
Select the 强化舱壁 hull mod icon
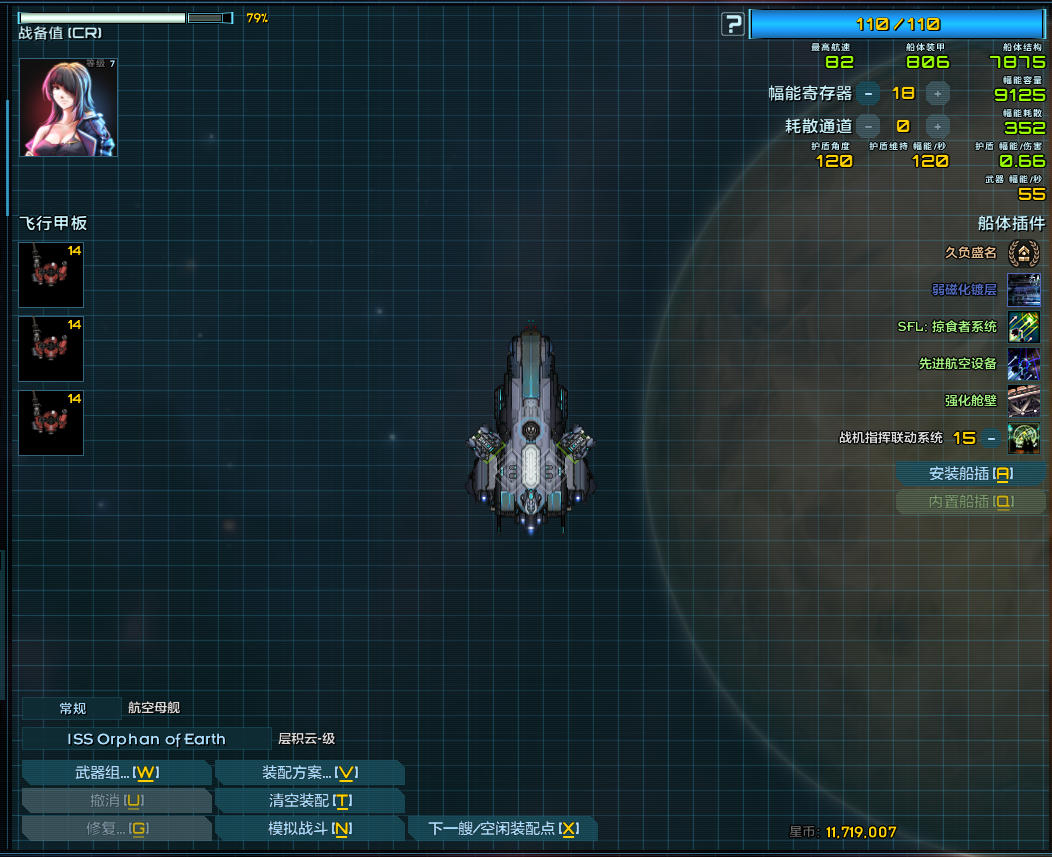tap(1024, 401)
